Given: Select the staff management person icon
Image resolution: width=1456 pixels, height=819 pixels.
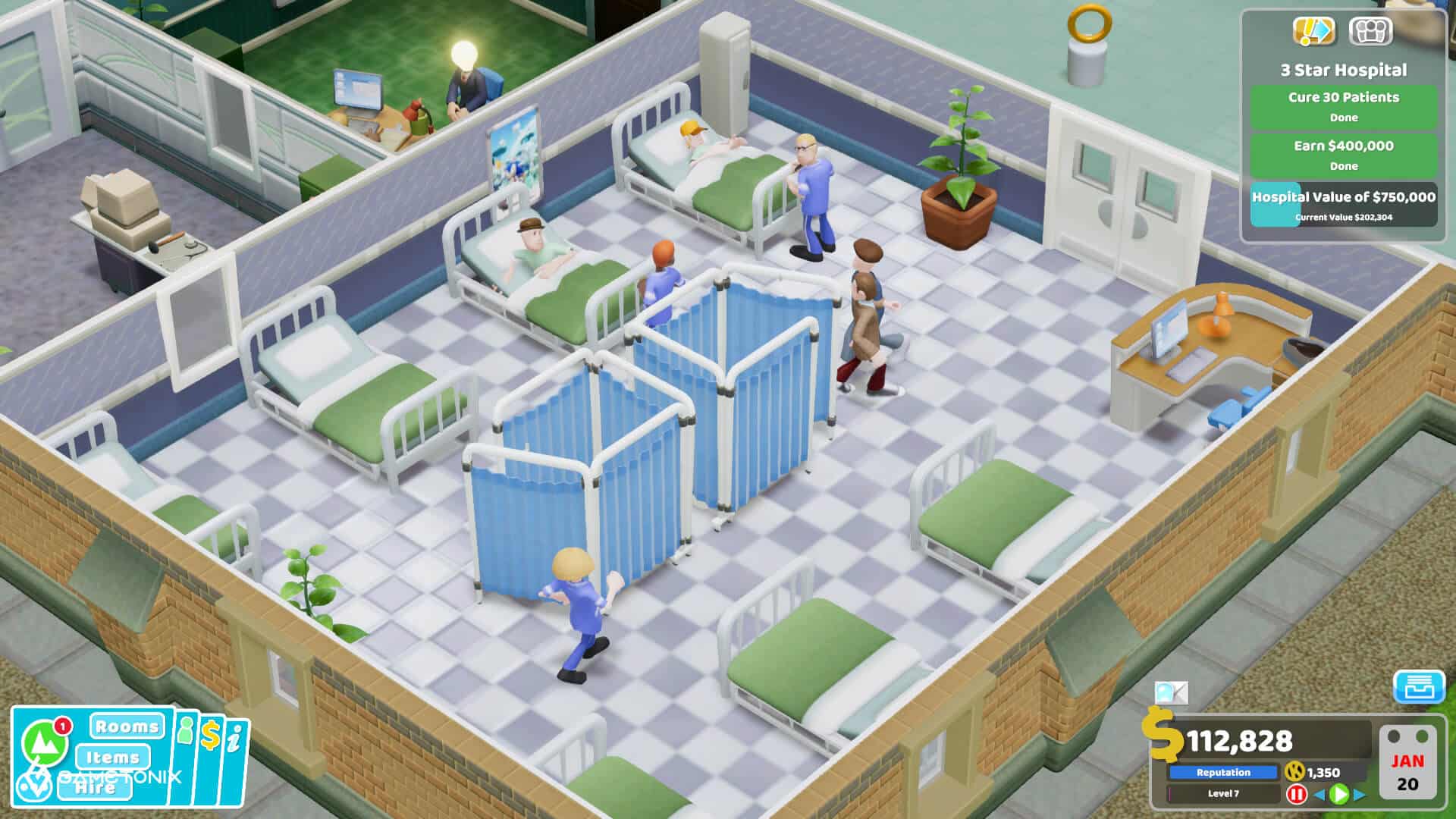Looking at the screenshot, I should [x=185, y=731].
